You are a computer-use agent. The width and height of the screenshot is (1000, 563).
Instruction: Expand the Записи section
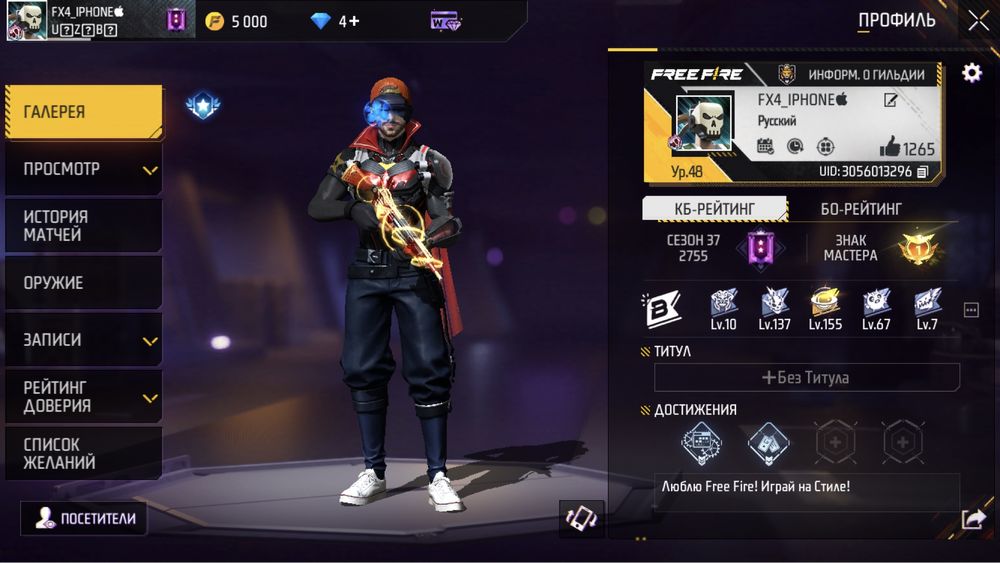tap(83, 340)
